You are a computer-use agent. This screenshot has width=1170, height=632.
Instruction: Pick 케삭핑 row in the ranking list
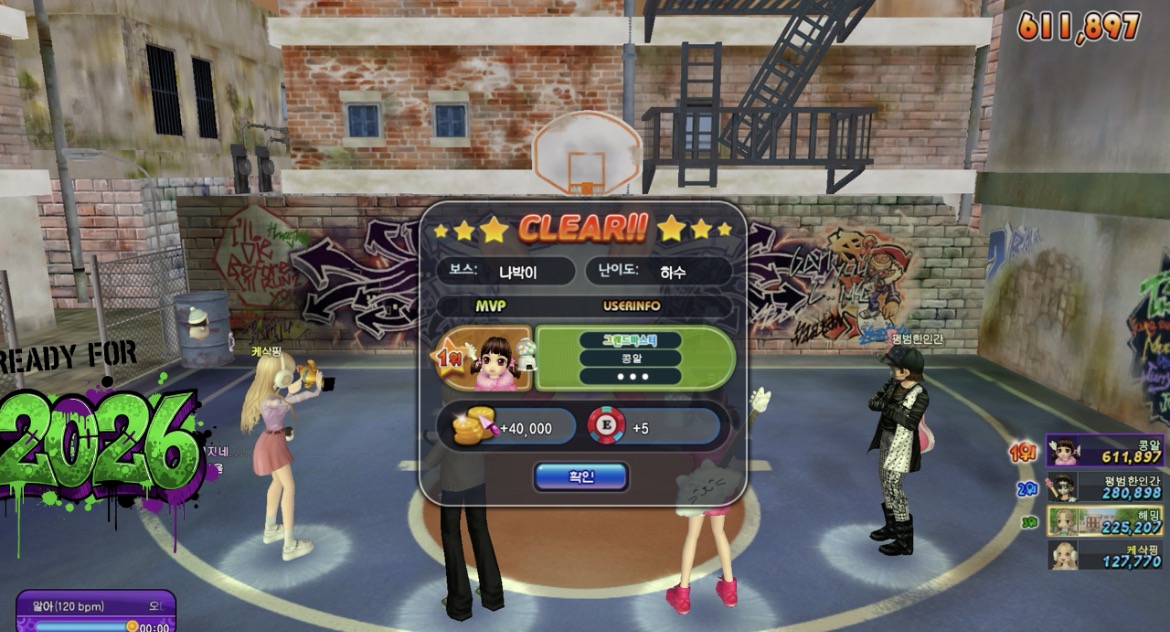coord(1105,555)
